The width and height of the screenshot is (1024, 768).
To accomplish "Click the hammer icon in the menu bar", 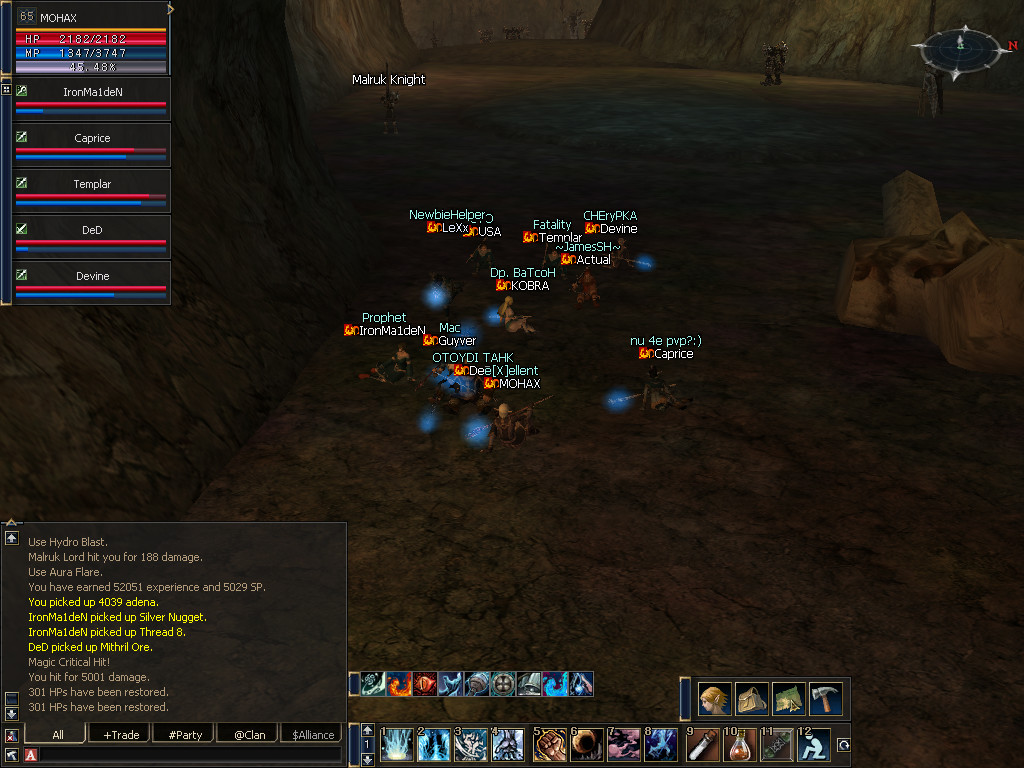I will (x=826, y=699).
